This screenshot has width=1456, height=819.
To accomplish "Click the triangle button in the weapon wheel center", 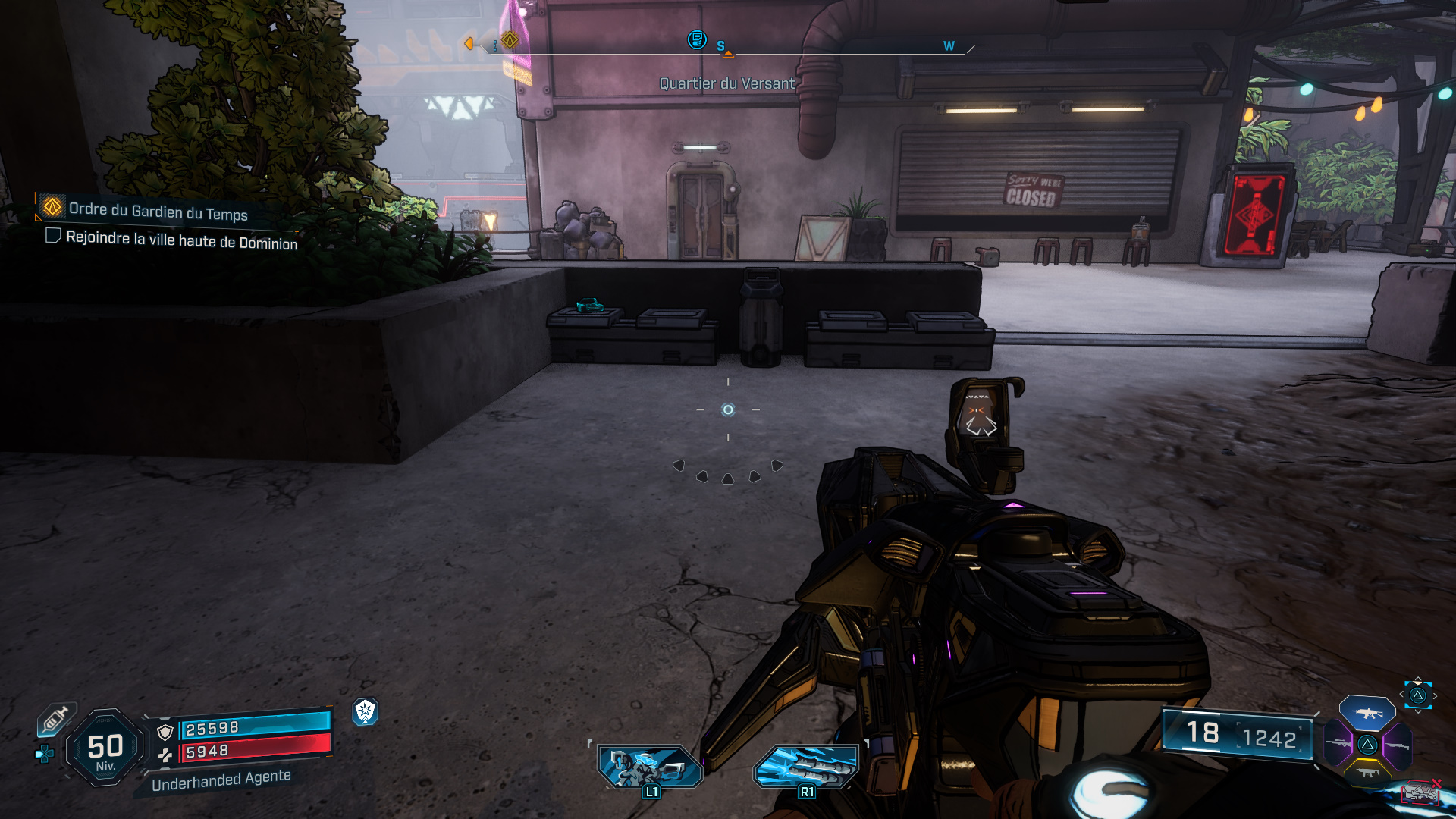I will [1367, 745].
